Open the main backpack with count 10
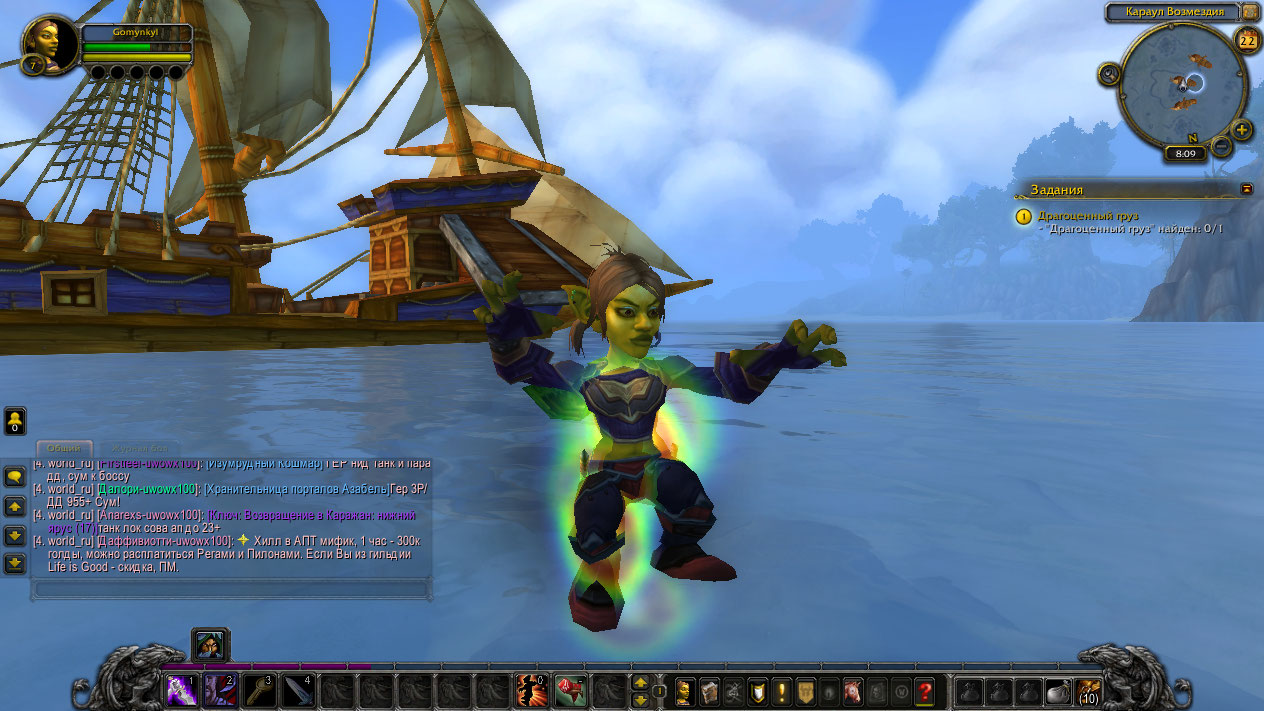Image resolution: width=1264 pixels, height=711 pixels. coord(1088,690)
